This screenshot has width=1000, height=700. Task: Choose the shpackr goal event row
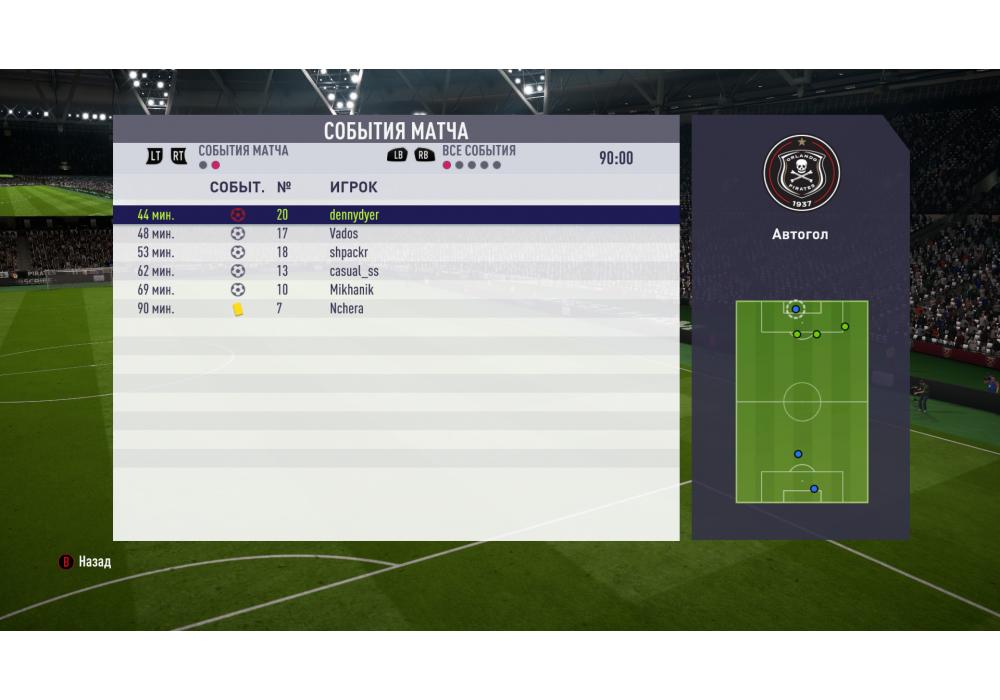coord(395,252)
